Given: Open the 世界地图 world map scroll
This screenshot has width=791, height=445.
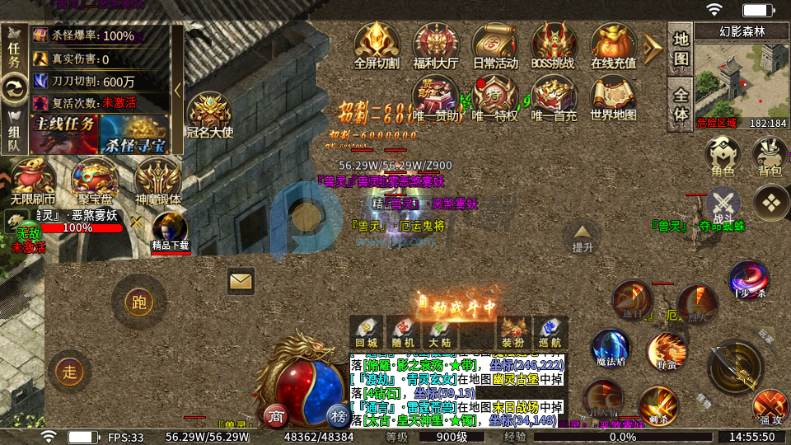Looking at the screenshot, I should 613,99.
